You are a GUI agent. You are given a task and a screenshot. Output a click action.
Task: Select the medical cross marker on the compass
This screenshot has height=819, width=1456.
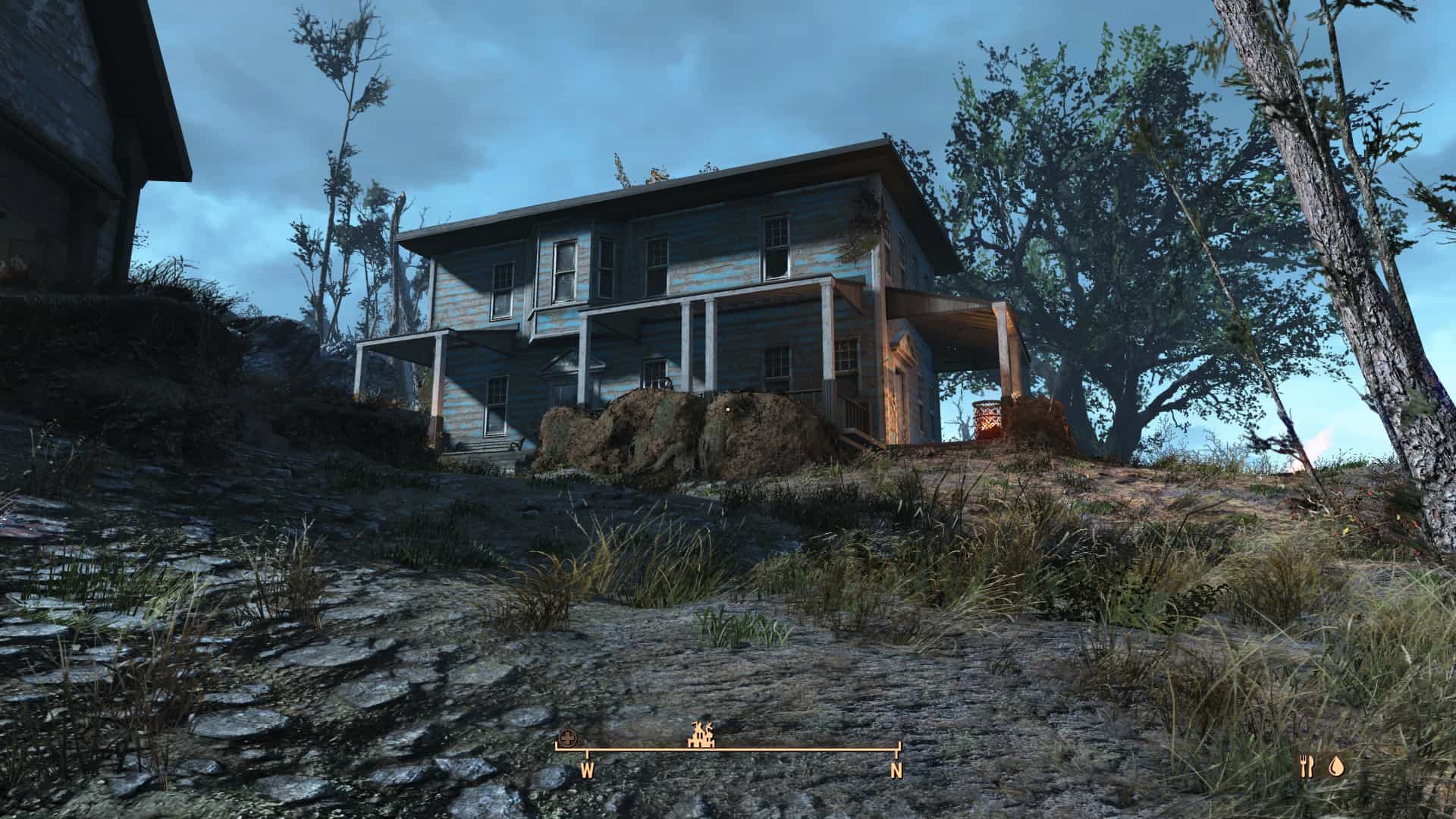(x=567, y=738)
